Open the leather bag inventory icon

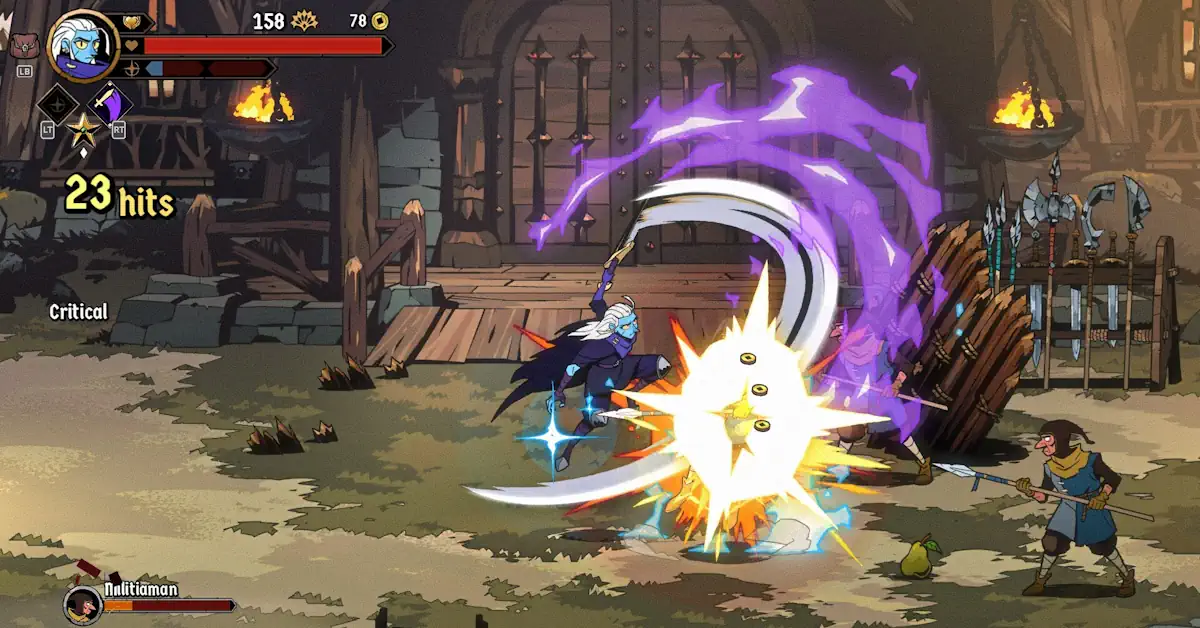point(22,45)
